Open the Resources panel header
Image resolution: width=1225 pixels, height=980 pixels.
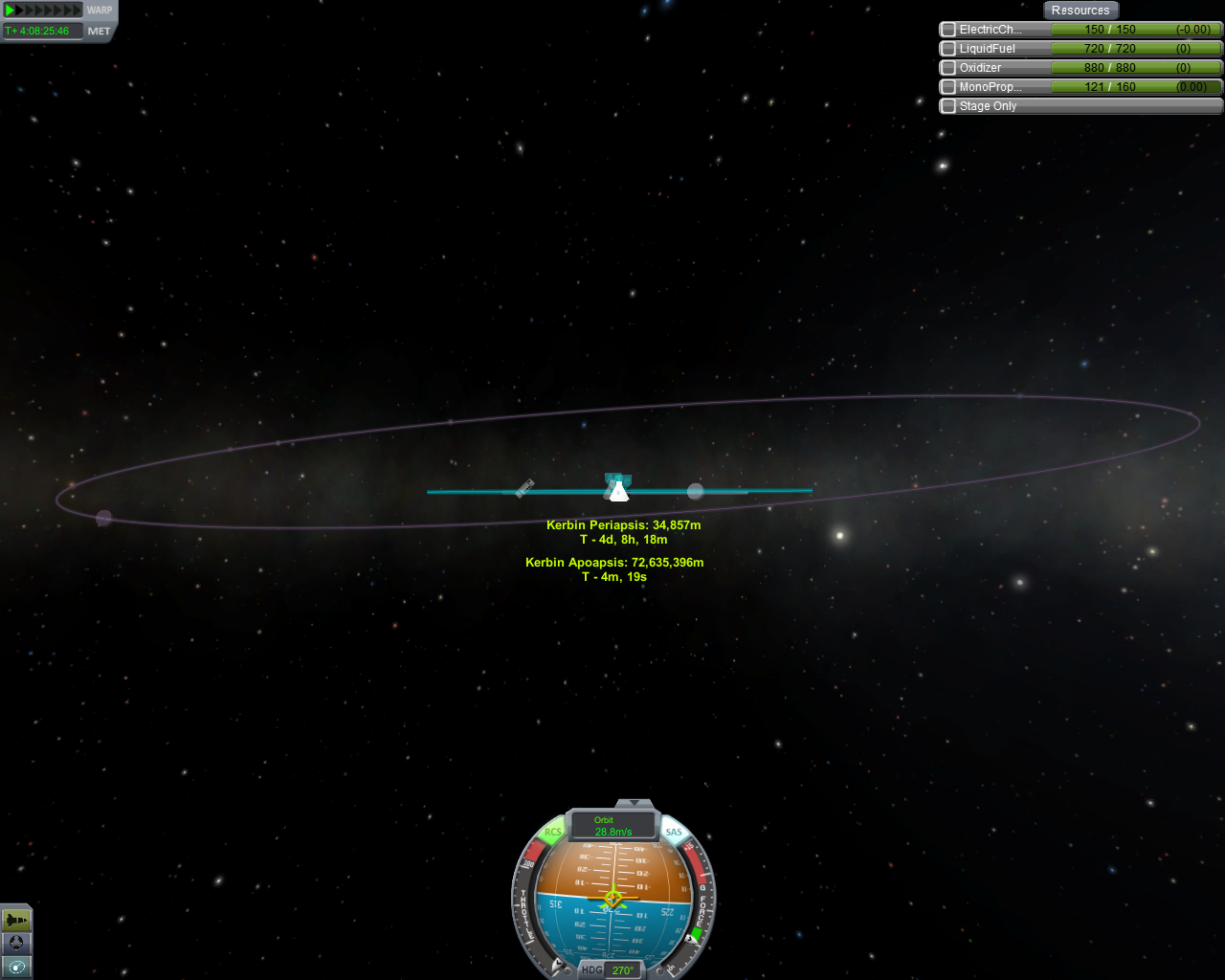click(x=1080, y=11)
